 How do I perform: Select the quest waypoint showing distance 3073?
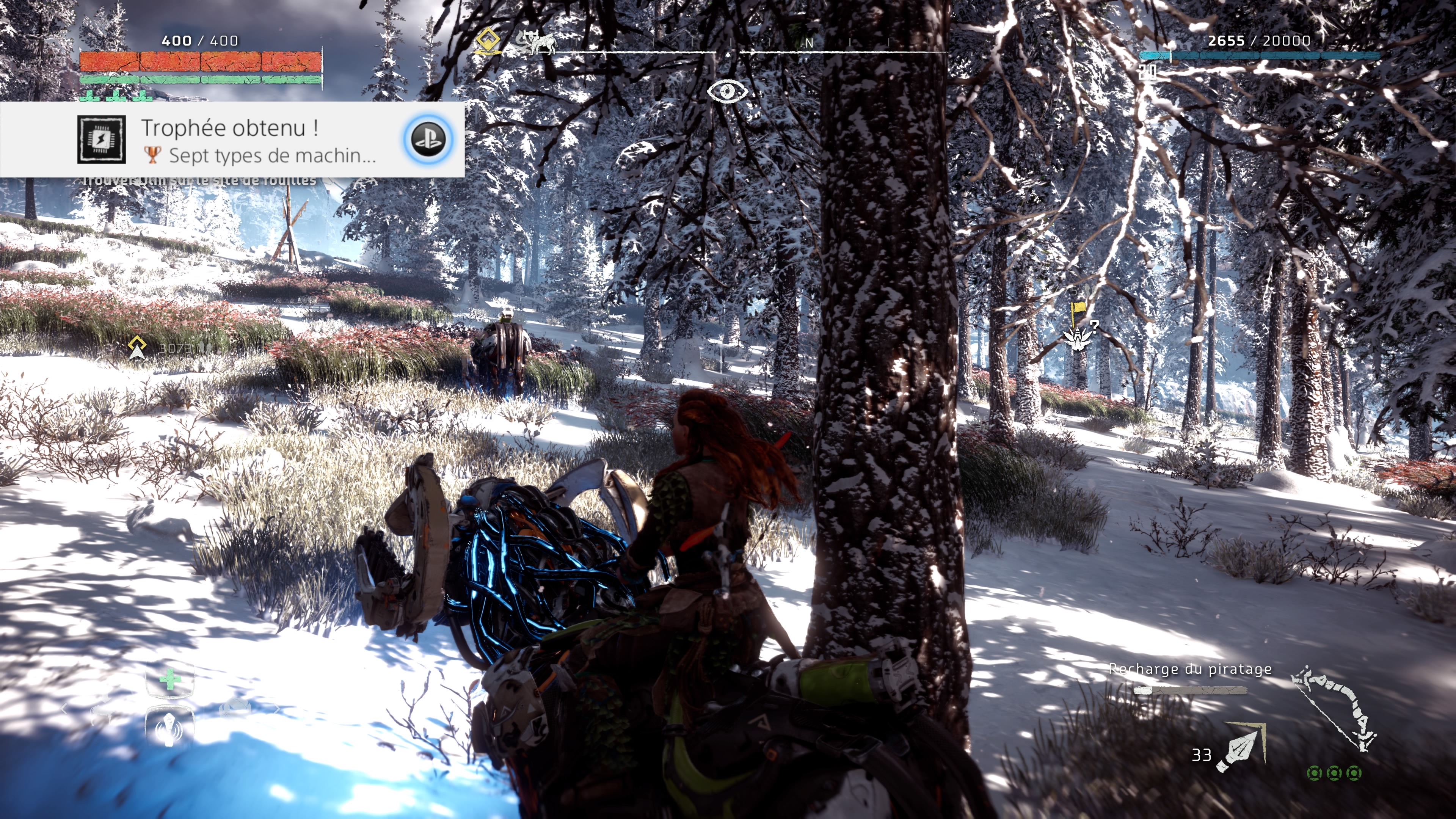137,347
